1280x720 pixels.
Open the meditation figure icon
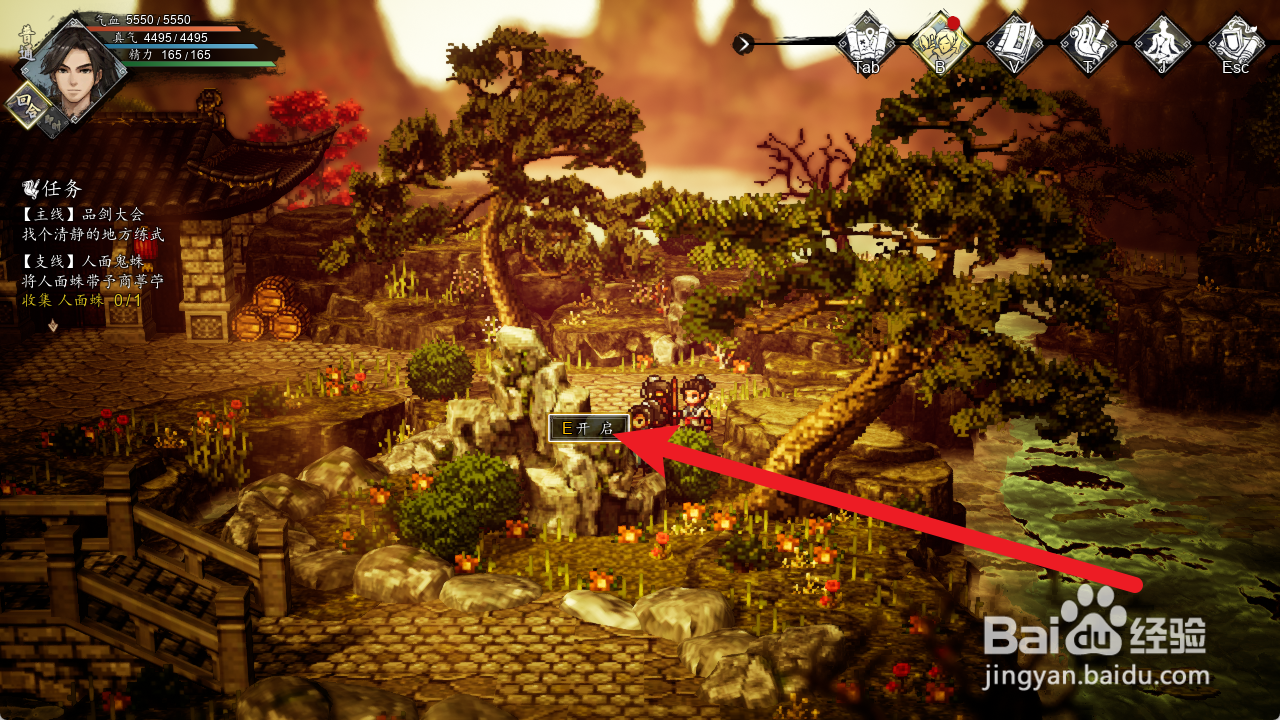click(x=1162, y=42)
